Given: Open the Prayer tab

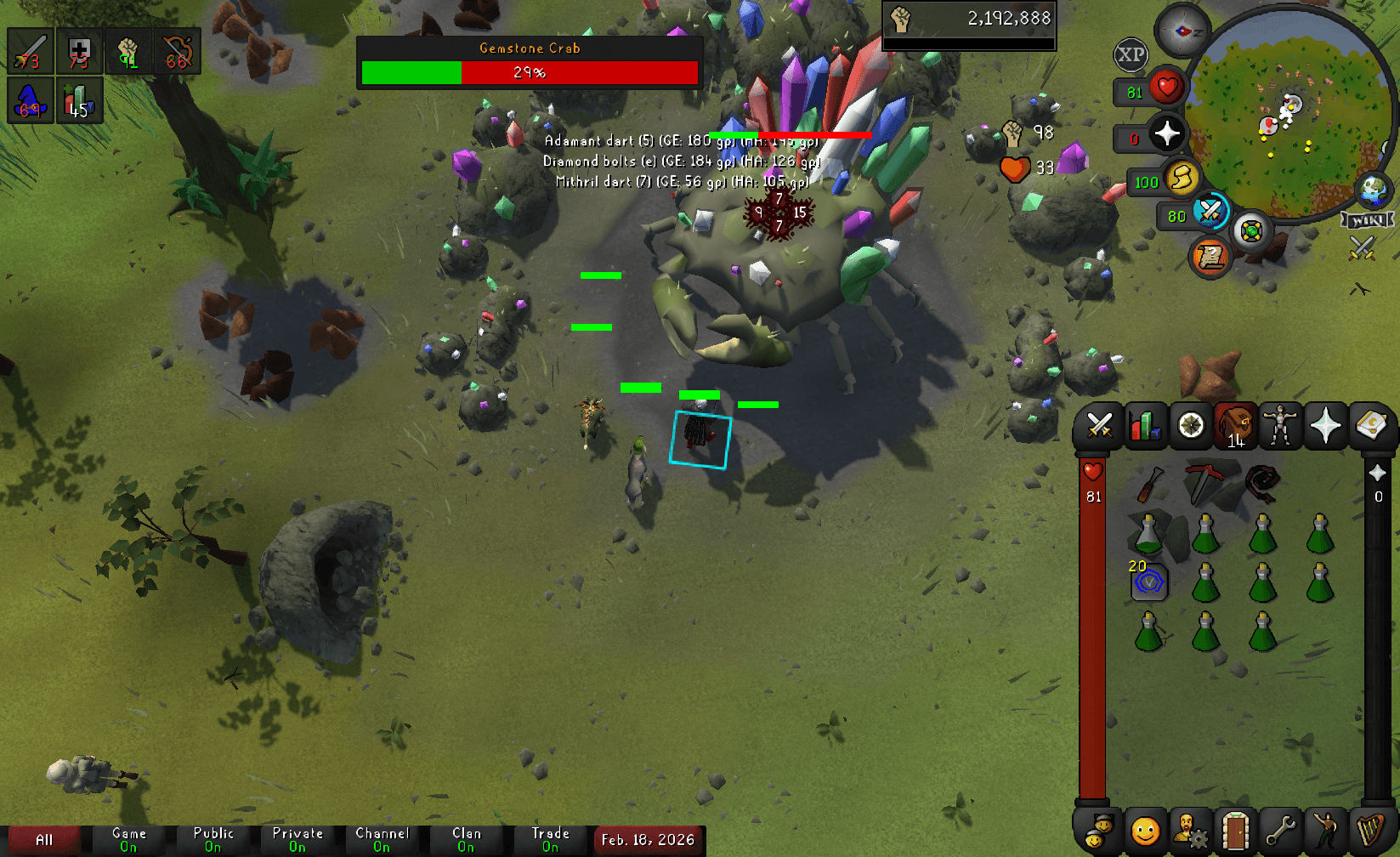Looking at the screenshot, I should [x=1326, y=425].
